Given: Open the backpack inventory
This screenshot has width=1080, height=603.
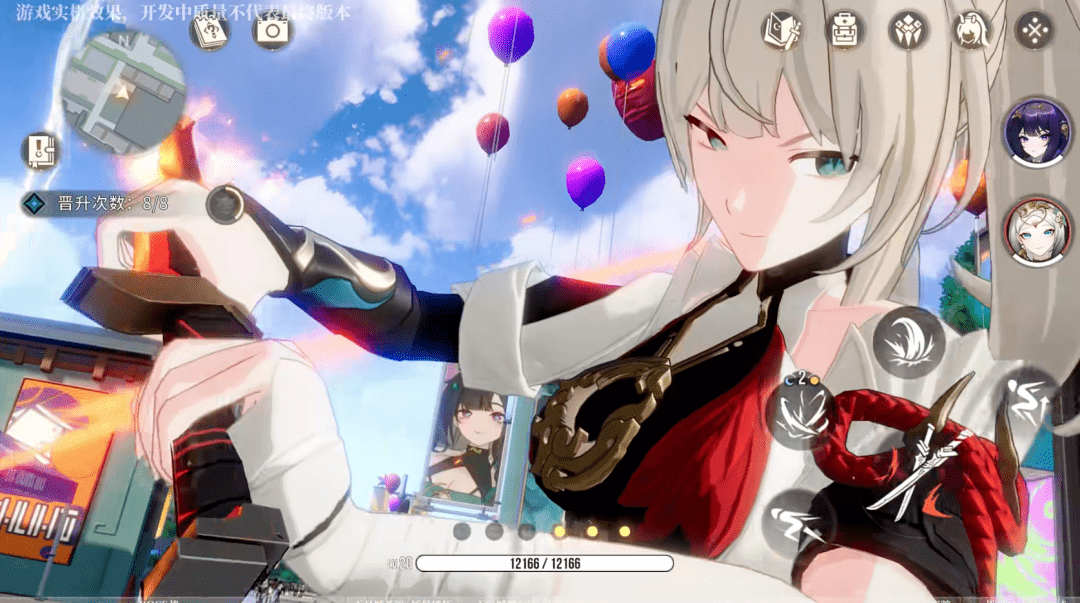Looking at the screenshot, I should tap(846, 29).
